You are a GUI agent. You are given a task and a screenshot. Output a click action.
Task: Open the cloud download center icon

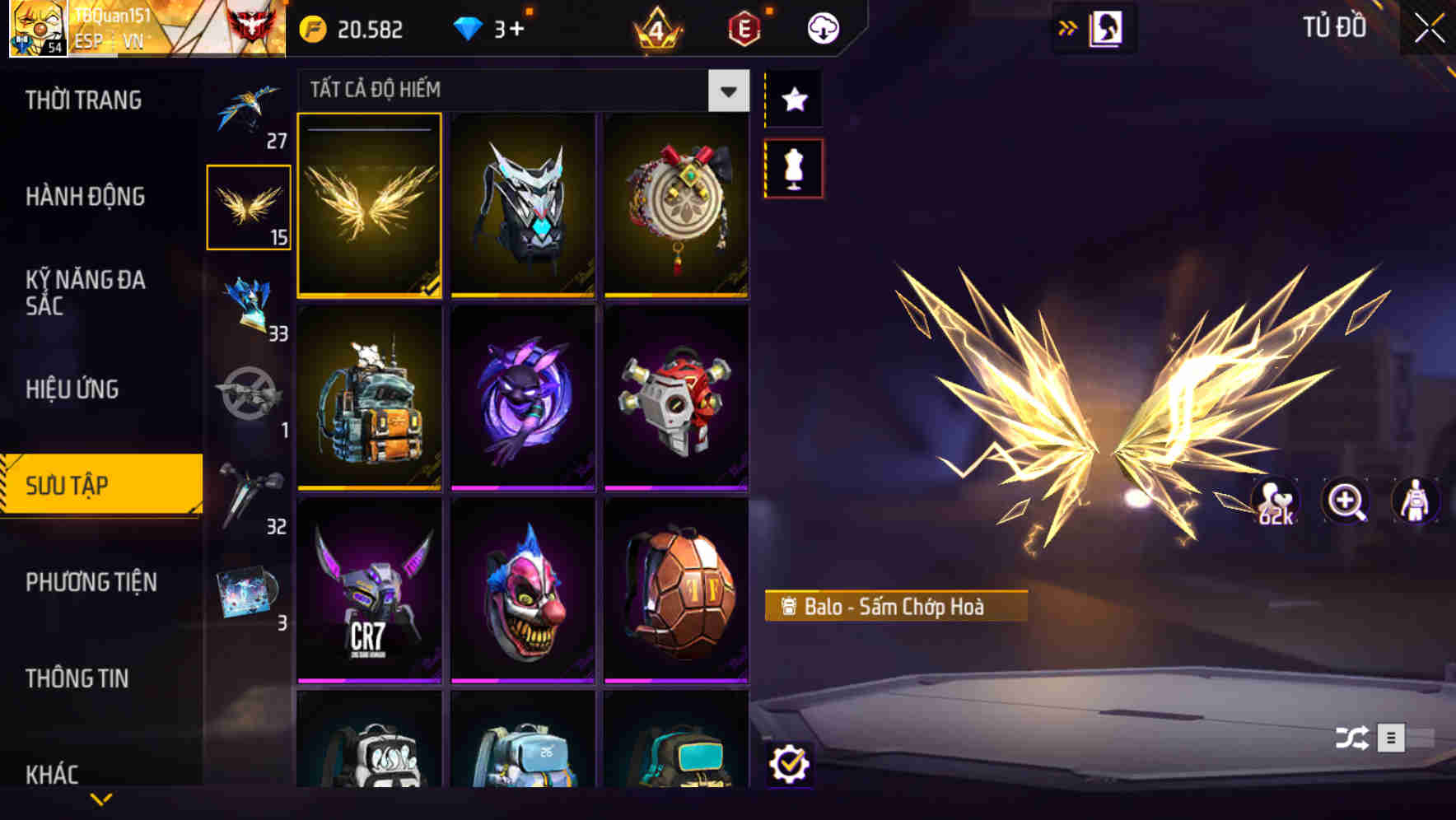[x=821, y=27]
